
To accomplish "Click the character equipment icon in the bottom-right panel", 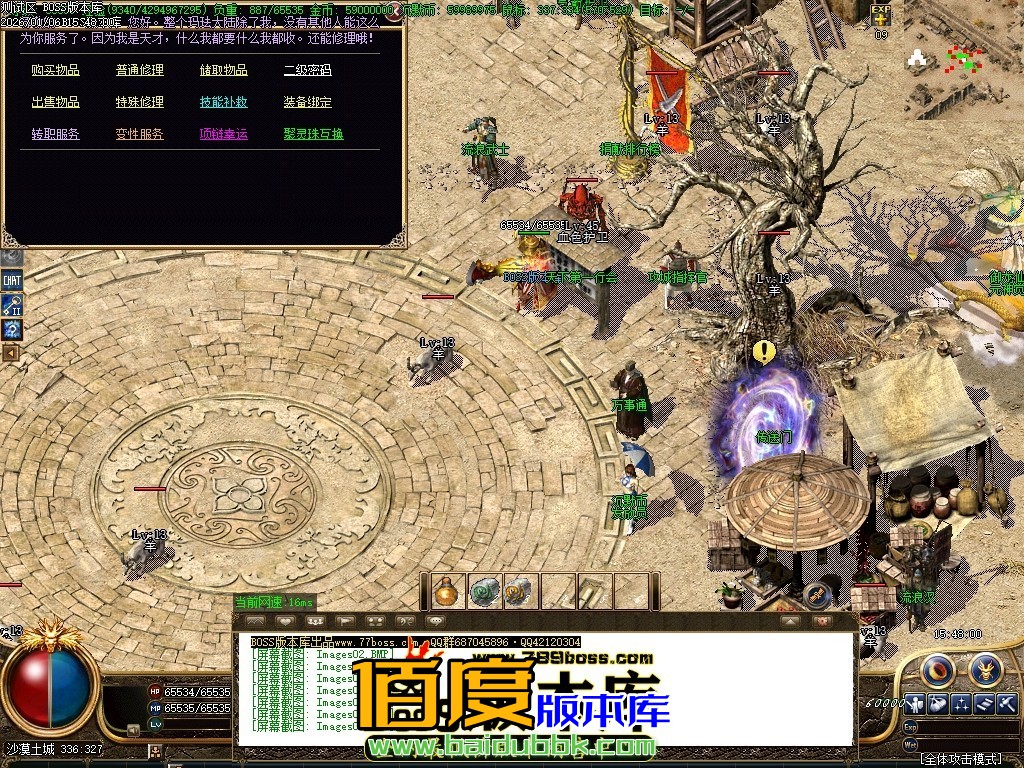I will click(x=915, y=704).
